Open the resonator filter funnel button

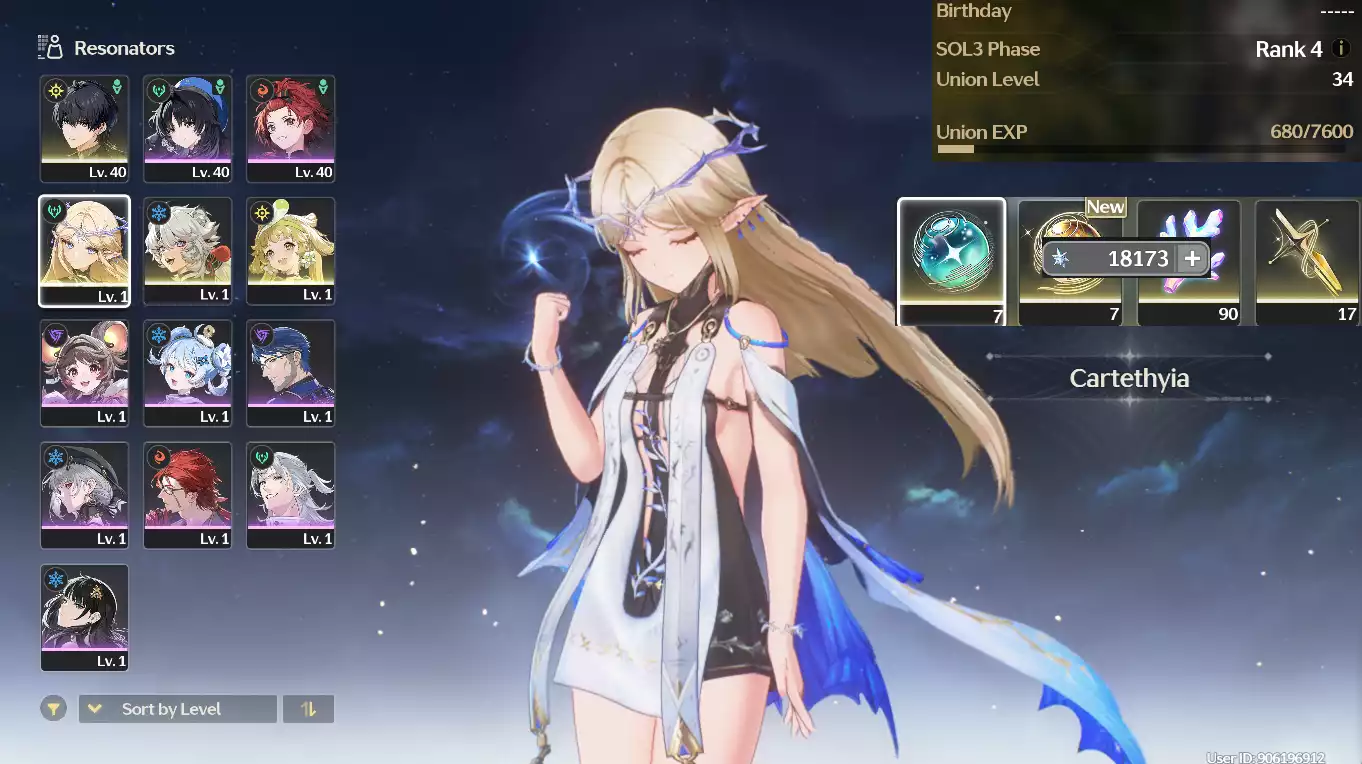pos(54,709)
